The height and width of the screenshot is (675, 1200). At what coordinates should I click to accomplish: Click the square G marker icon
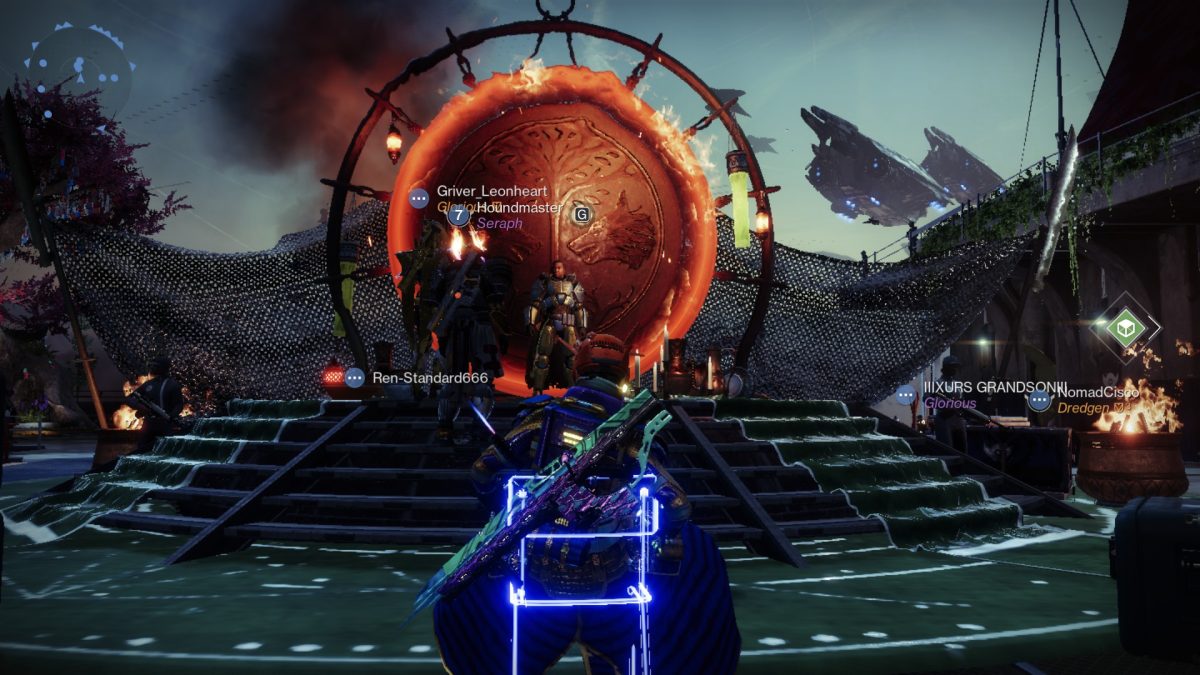[x=582, y=213]
